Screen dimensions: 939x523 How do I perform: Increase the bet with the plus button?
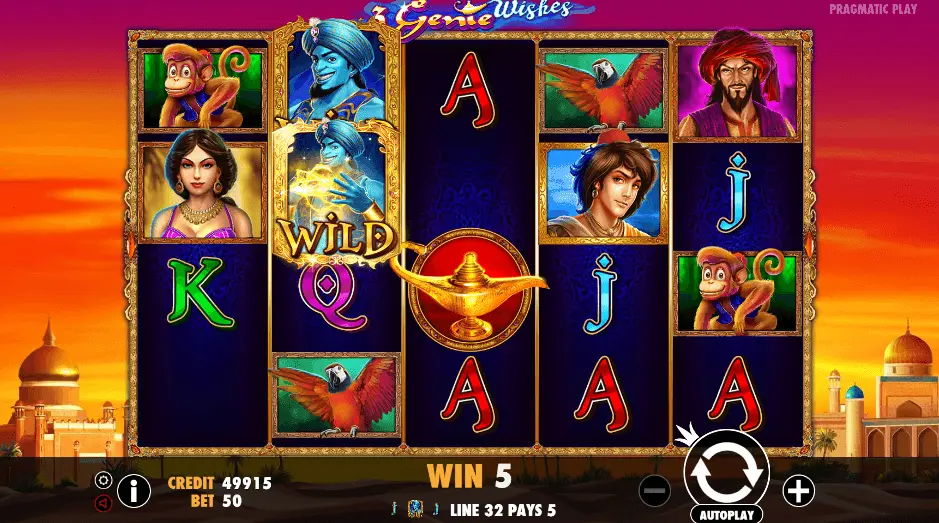798,490
